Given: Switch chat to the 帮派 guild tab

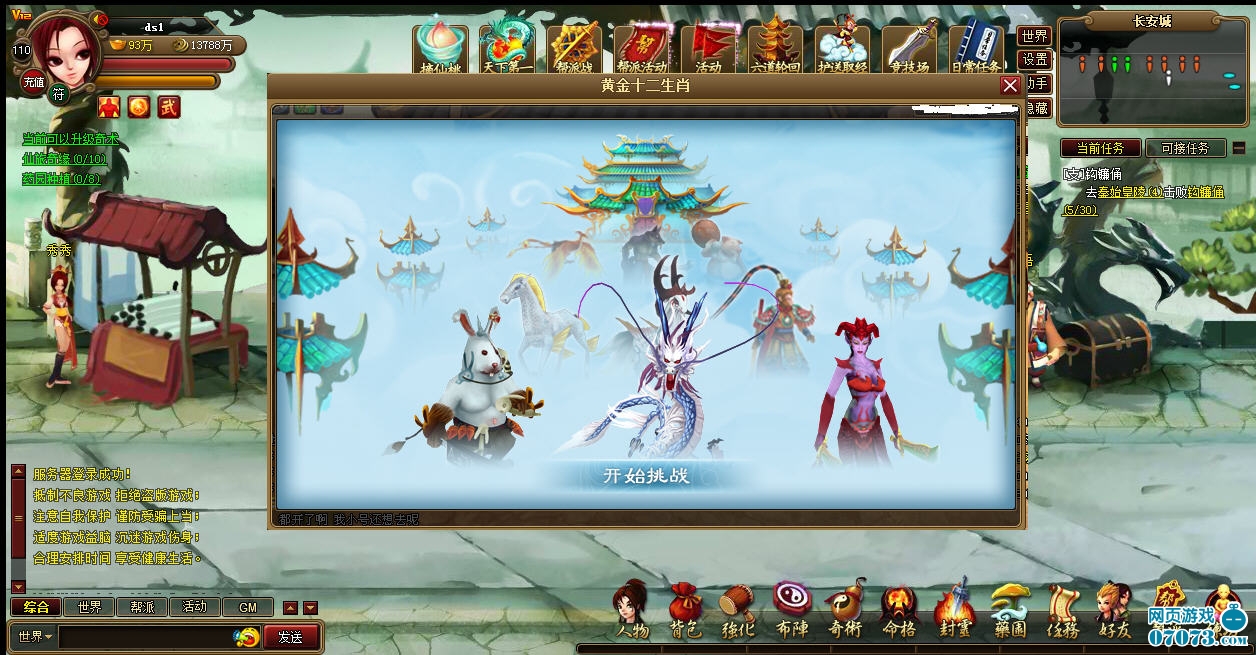Looking at the screenshot, I should [142, 607].
